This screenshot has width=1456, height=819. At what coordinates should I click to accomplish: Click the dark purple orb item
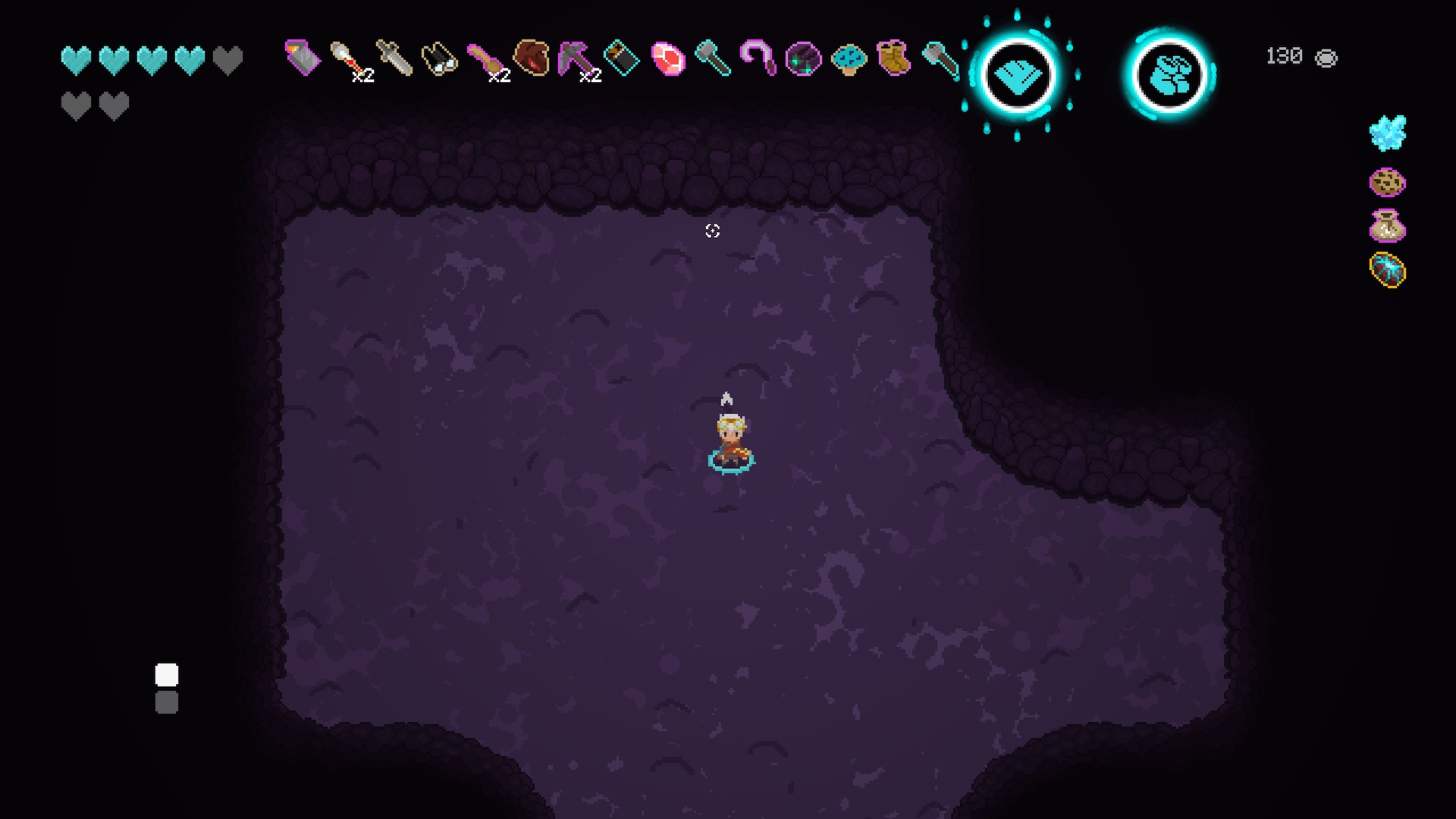[803, 59]
